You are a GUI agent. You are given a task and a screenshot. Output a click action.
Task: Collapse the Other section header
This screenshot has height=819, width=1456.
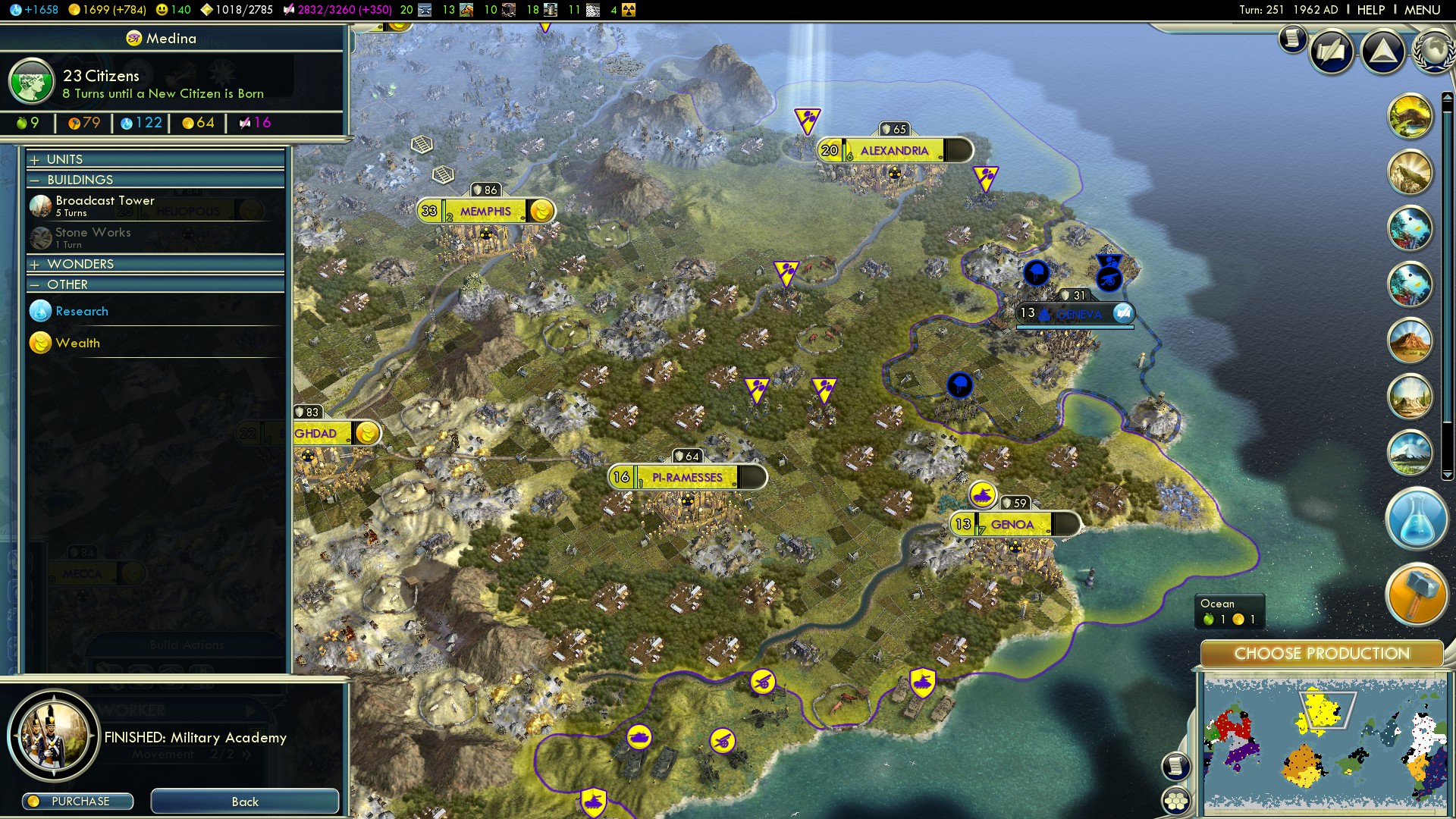(x=67, y=284)
